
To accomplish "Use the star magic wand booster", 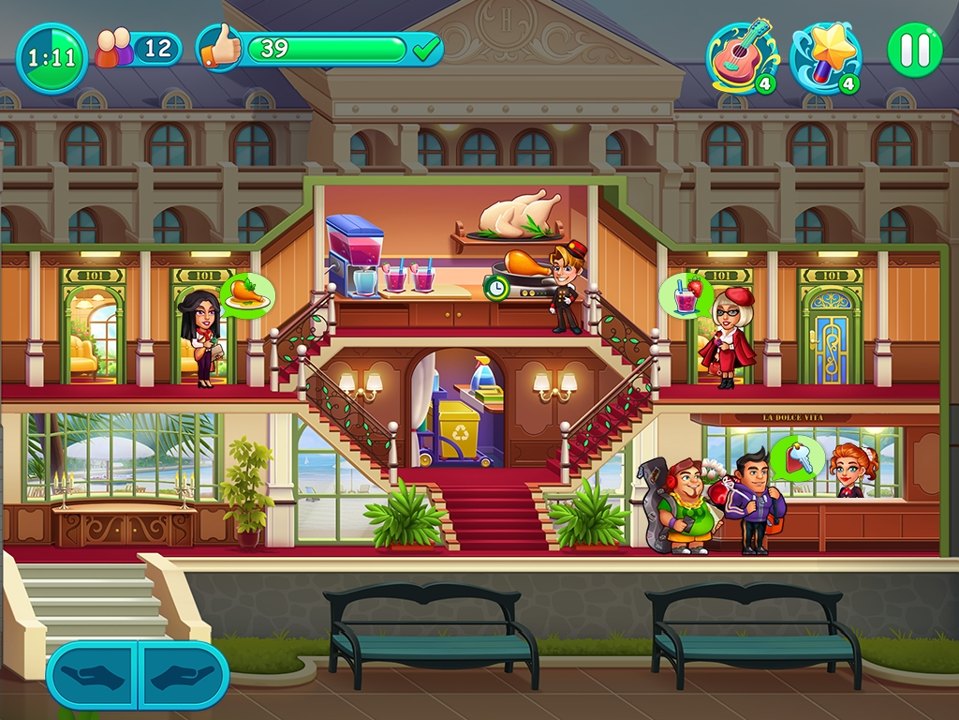I will [825, 55].
